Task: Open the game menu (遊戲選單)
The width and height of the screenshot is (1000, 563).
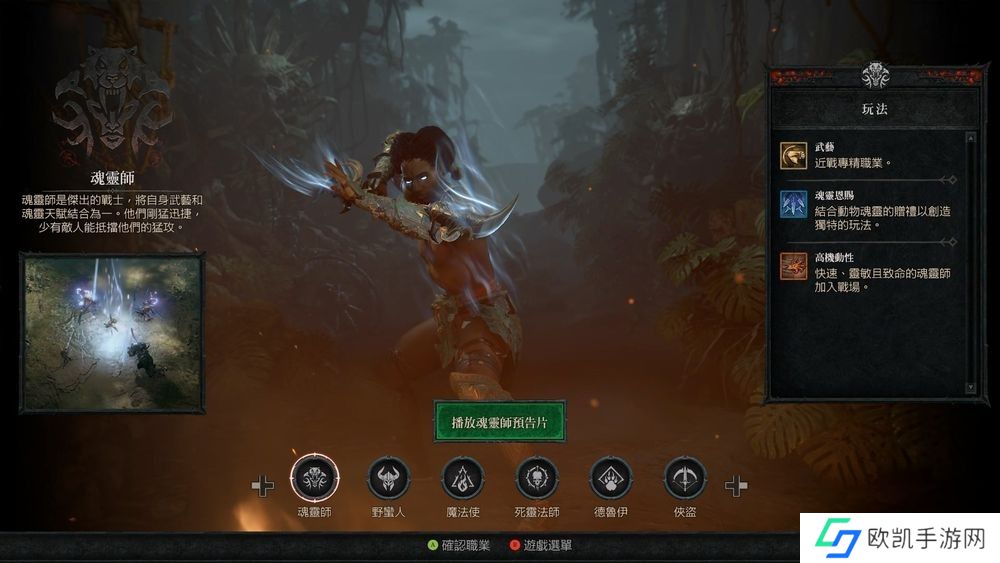Action: pyautogui.click(x=541, y=546)
